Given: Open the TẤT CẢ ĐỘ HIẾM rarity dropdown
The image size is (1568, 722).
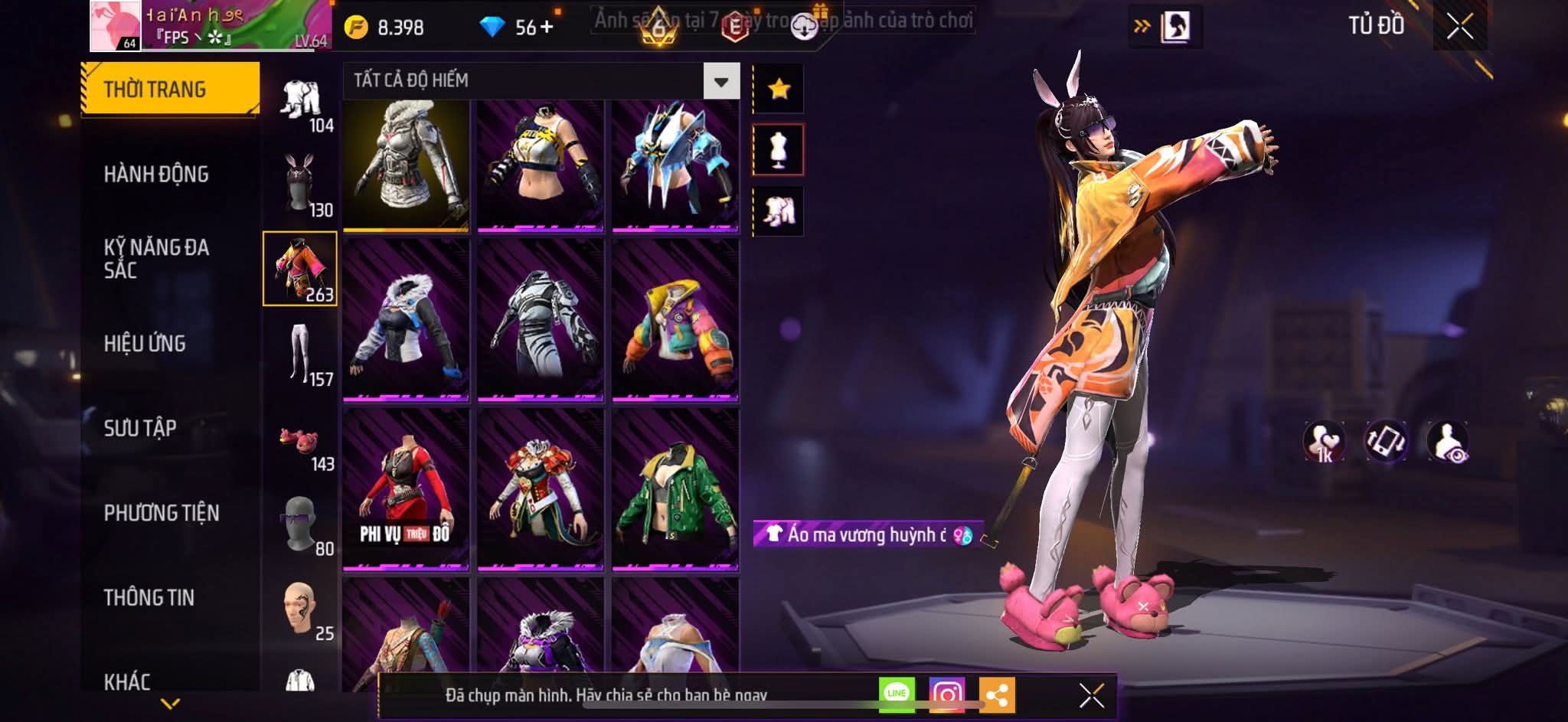Looking at the screenshot, I should tap(720, 80).
